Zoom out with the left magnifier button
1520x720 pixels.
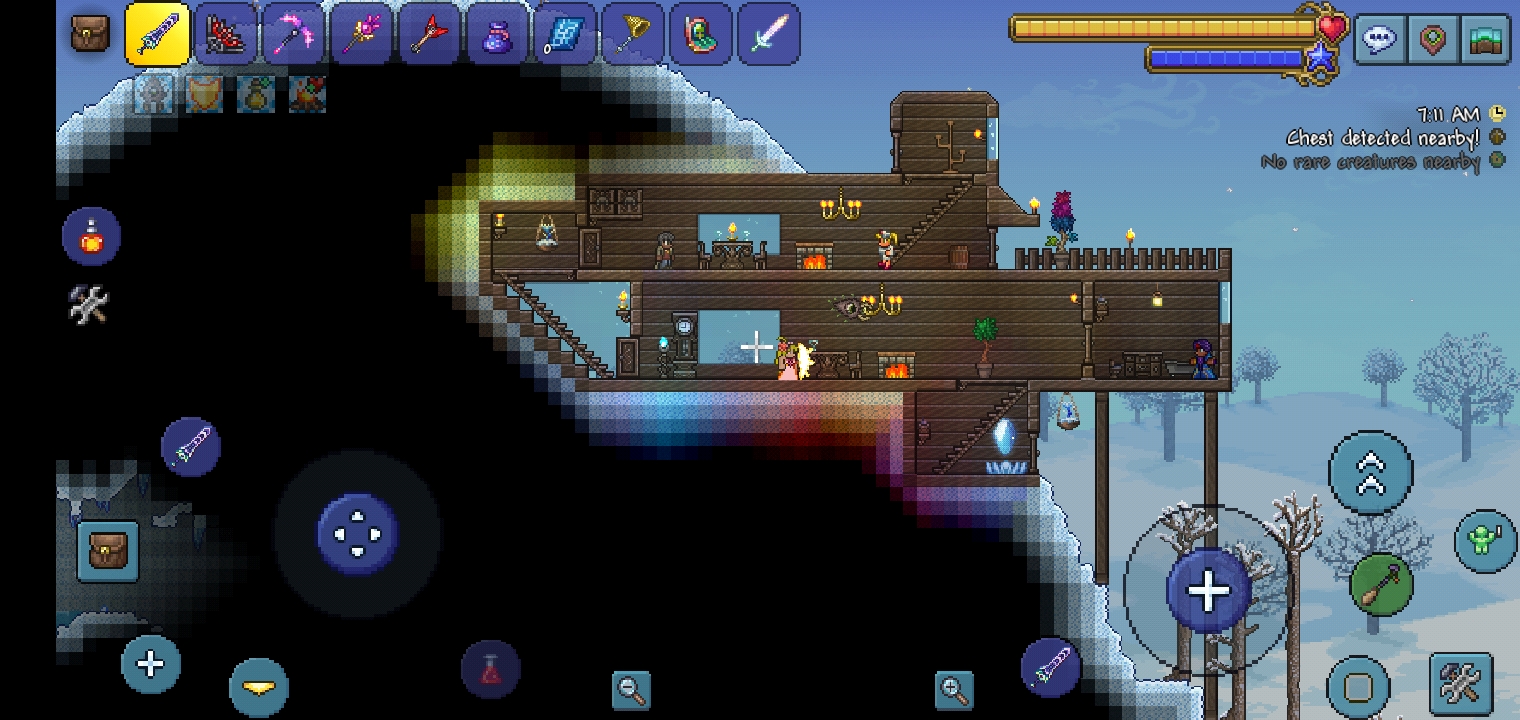coord(631,688)
